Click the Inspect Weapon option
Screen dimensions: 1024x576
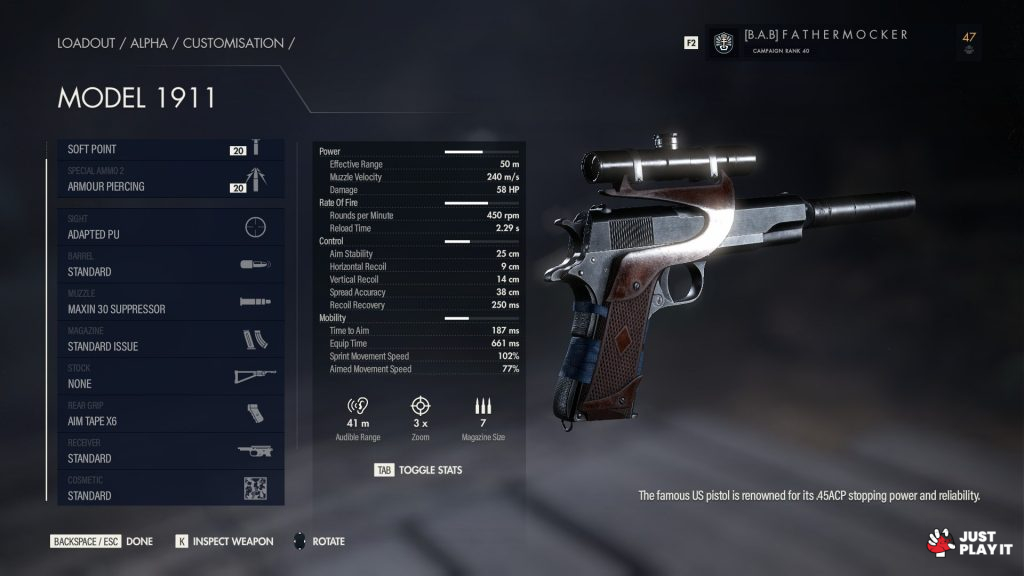224,541
